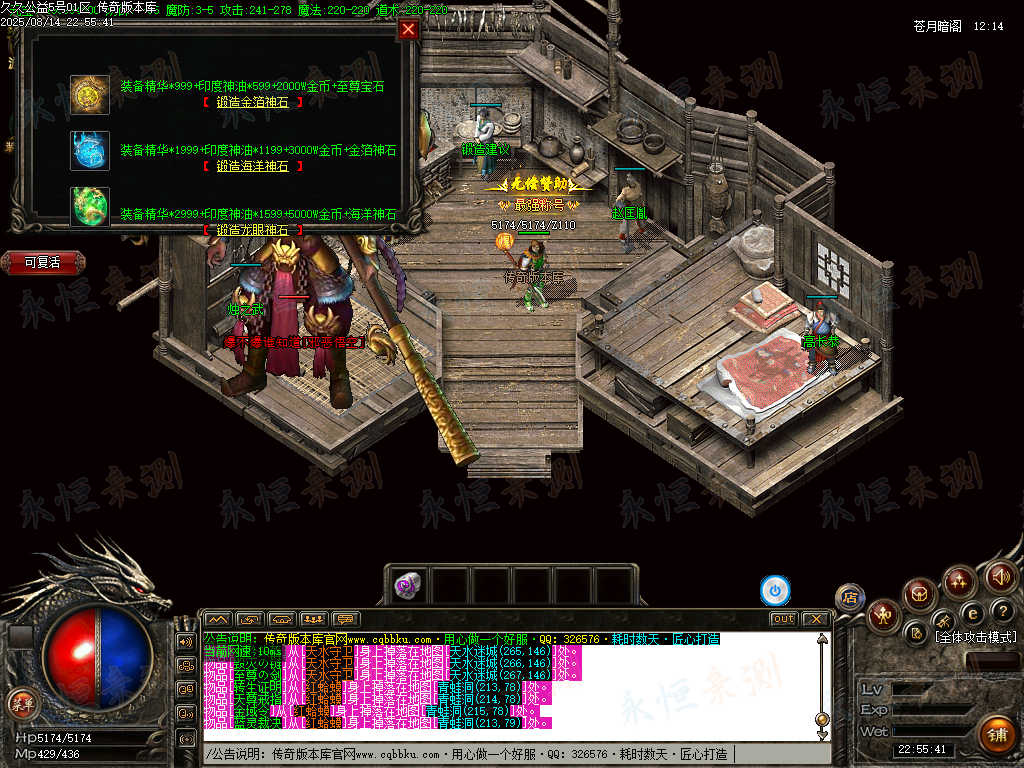This screenshot has width=1024, height=768.
Task: Click the blue 海洋神石 stone icon
Action: click(90, 150)
